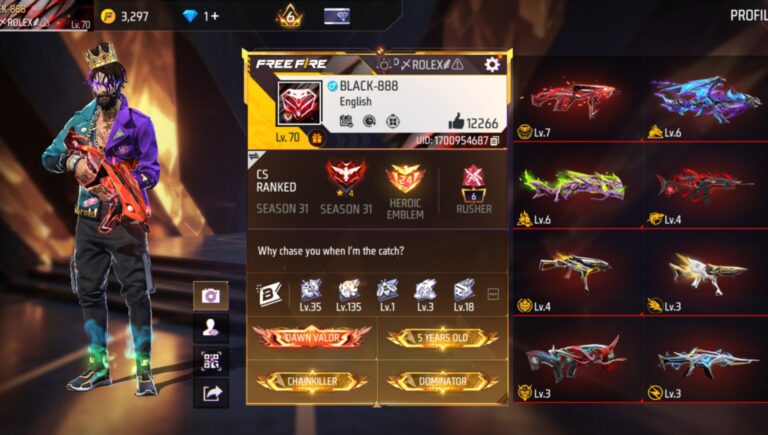The image size is (768, 435).
Task: Choose the Dominator title badge
Action: tap(442, 381)
